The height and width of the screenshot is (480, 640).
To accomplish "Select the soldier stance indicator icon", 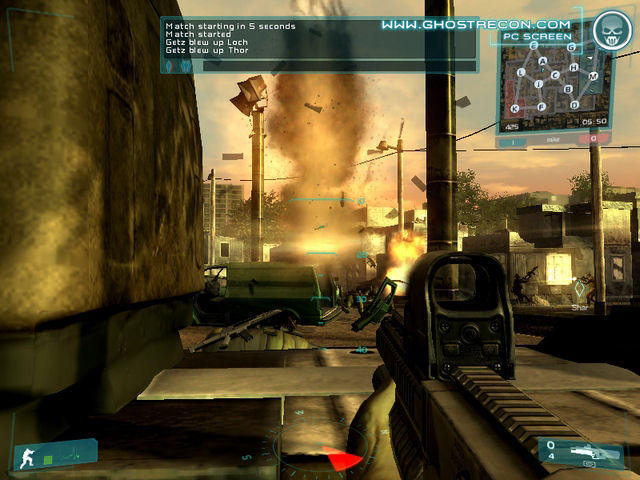I will pyautogui.click(x=27, y=460).
